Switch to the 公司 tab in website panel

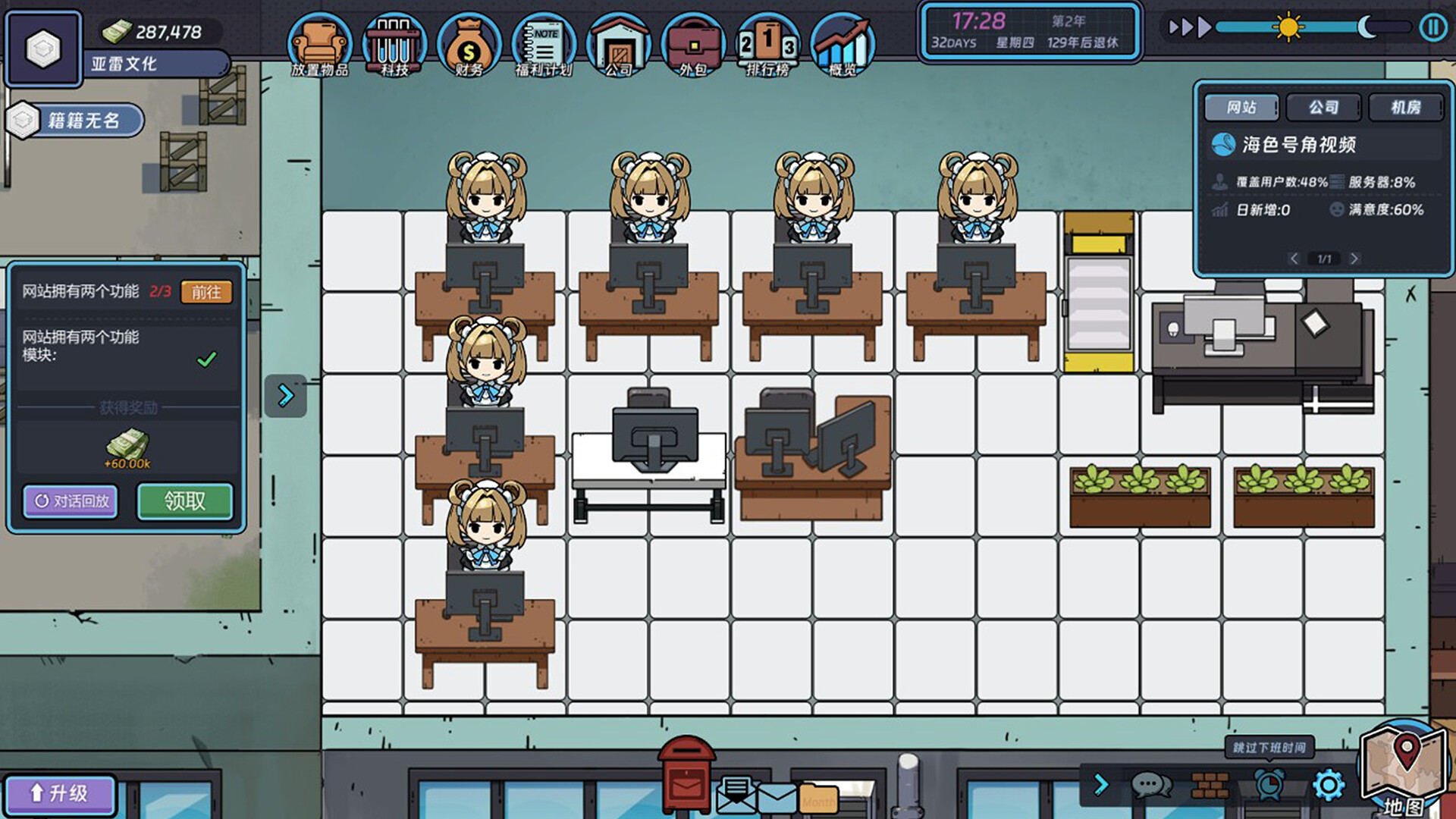1323,107
